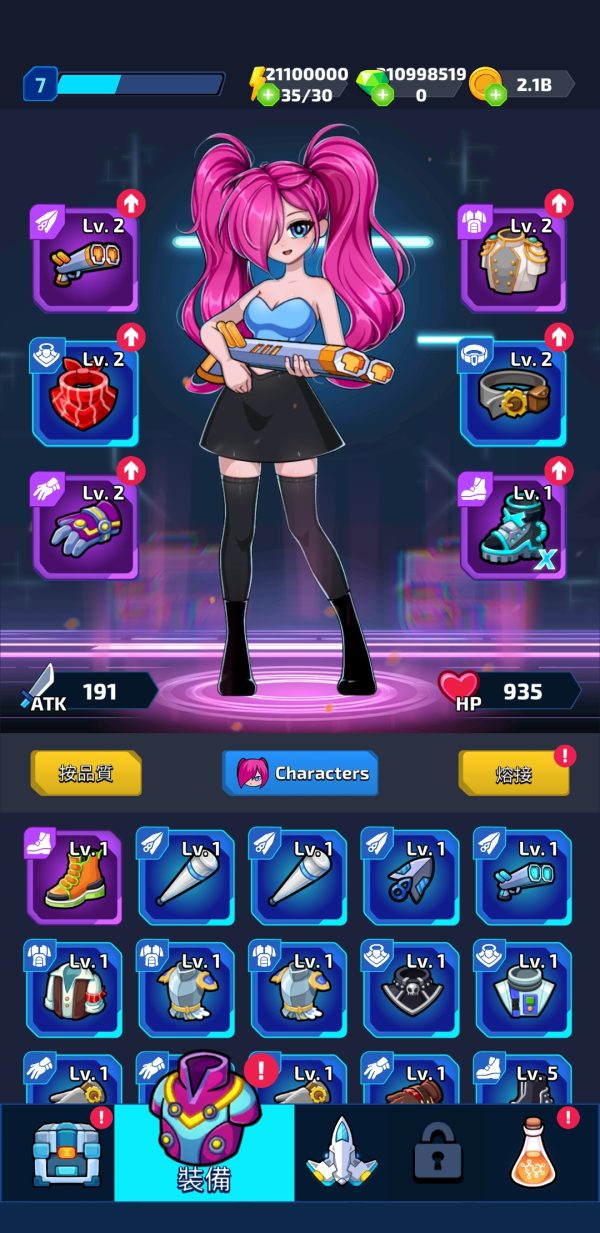Tap the locked padlock tab
The height and width of the screenshot is (1233, 600).
pyautogui.click(x=438, y=1153)
